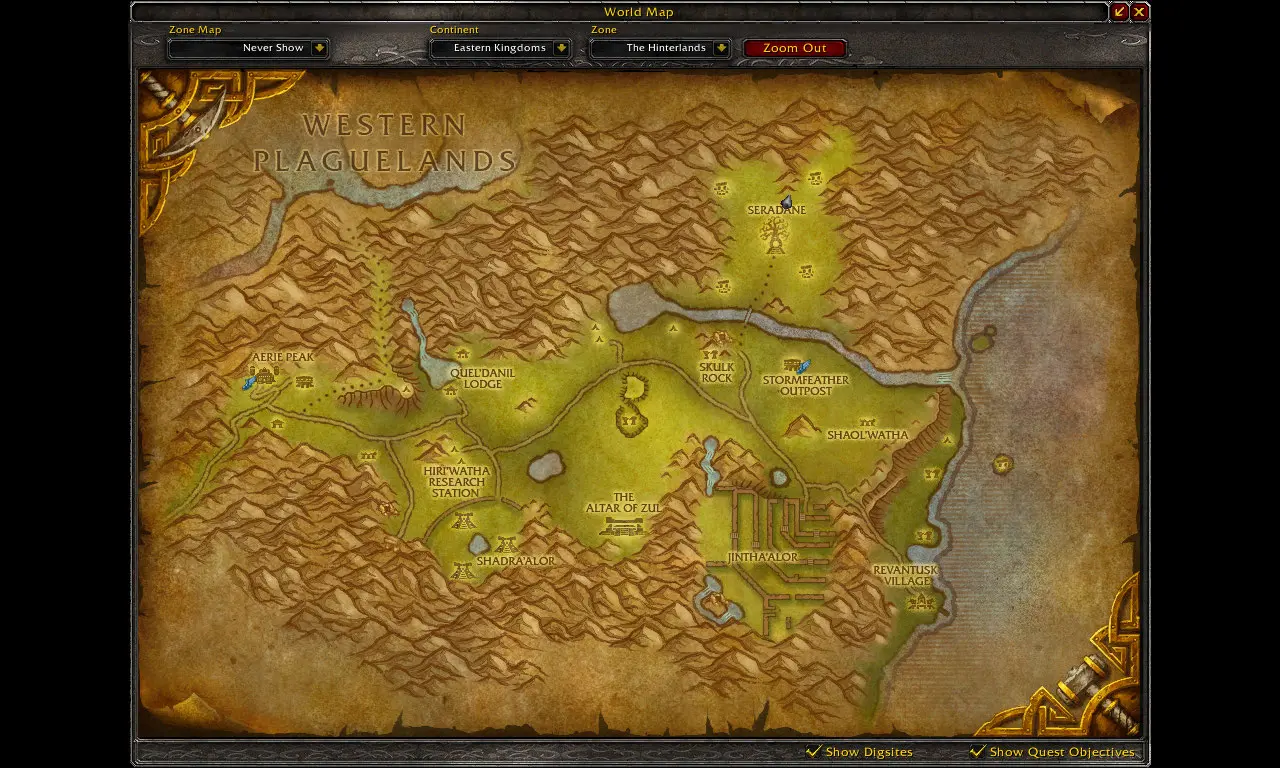This screenshot has height=768, width=1280.
Task: Open the Zone dropdown showing The Hinterlands
Action: 721,48
